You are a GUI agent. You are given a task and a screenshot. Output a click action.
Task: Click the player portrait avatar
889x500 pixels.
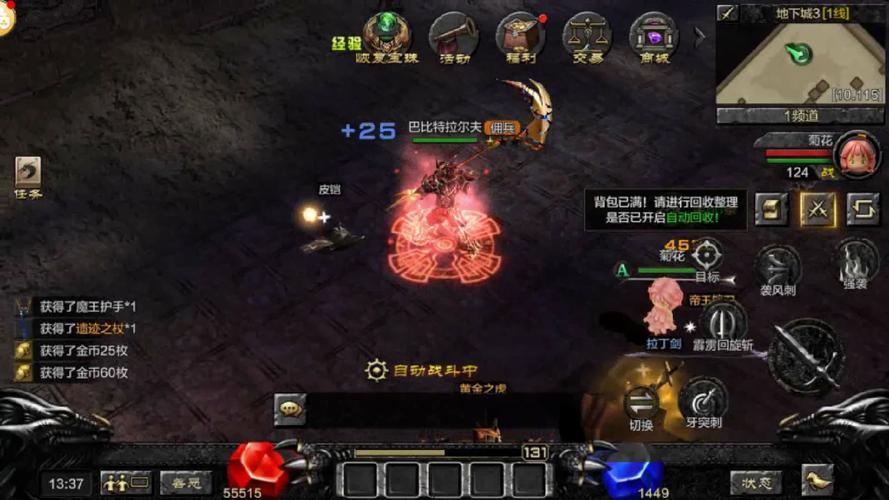tap(857, 154)
